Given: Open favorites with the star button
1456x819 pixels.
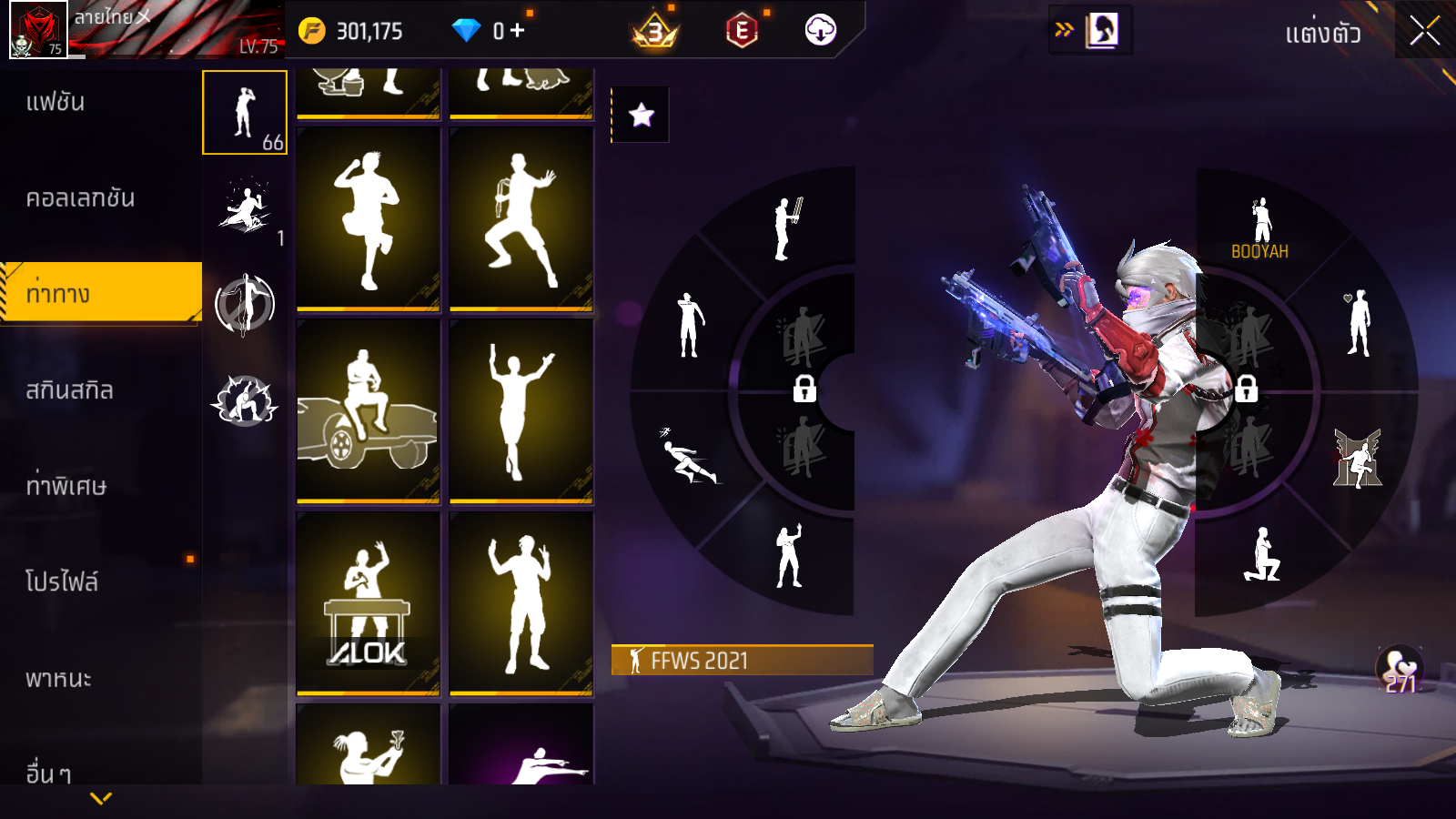Looking at the screenshot, I should (x=641, y=115).
